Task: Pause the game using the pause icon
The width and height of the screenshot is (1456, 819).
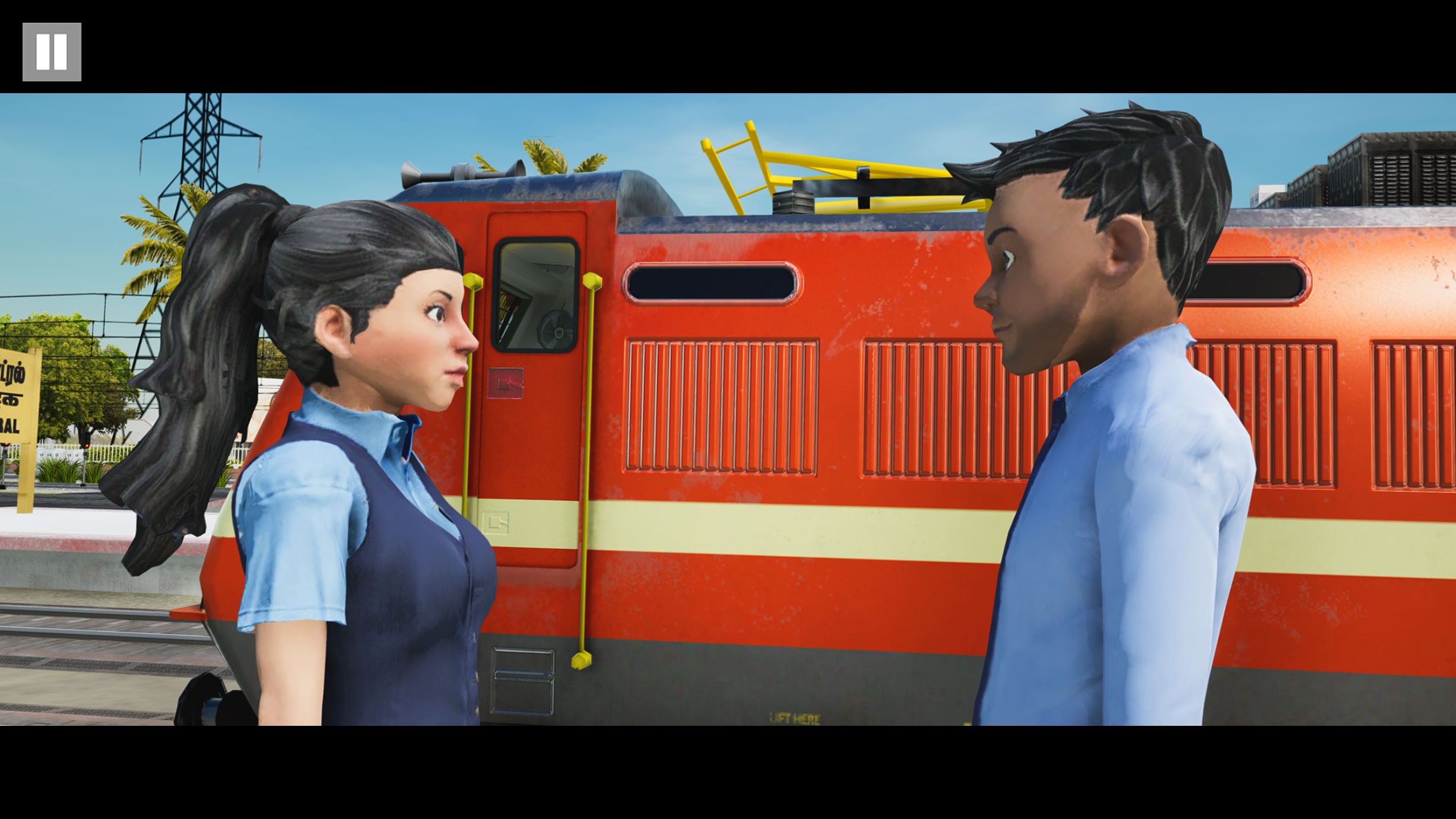Action: click(51, 52)
